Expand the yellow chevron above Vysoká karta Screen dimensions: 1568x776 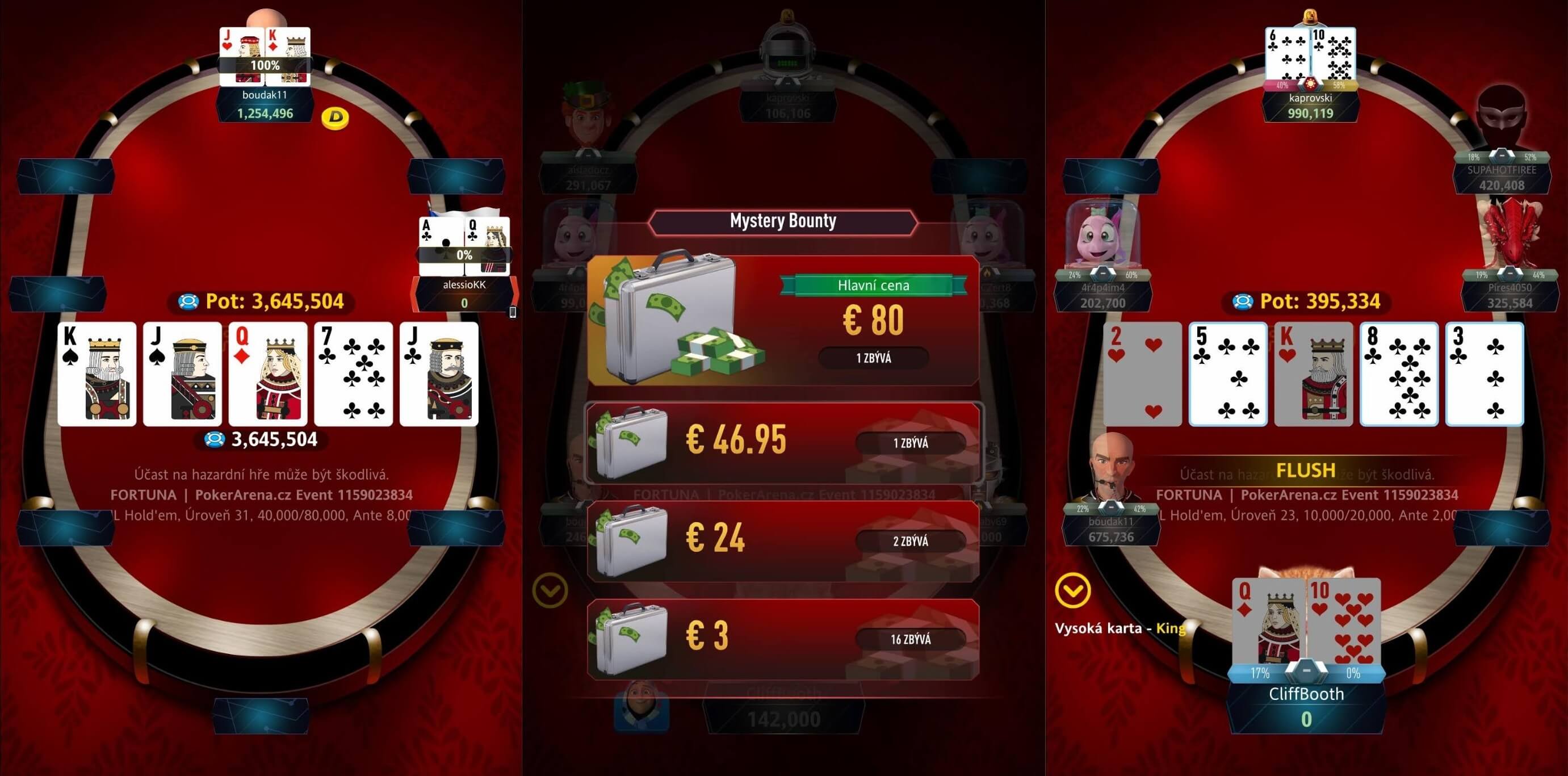[x=1072, y=590]
